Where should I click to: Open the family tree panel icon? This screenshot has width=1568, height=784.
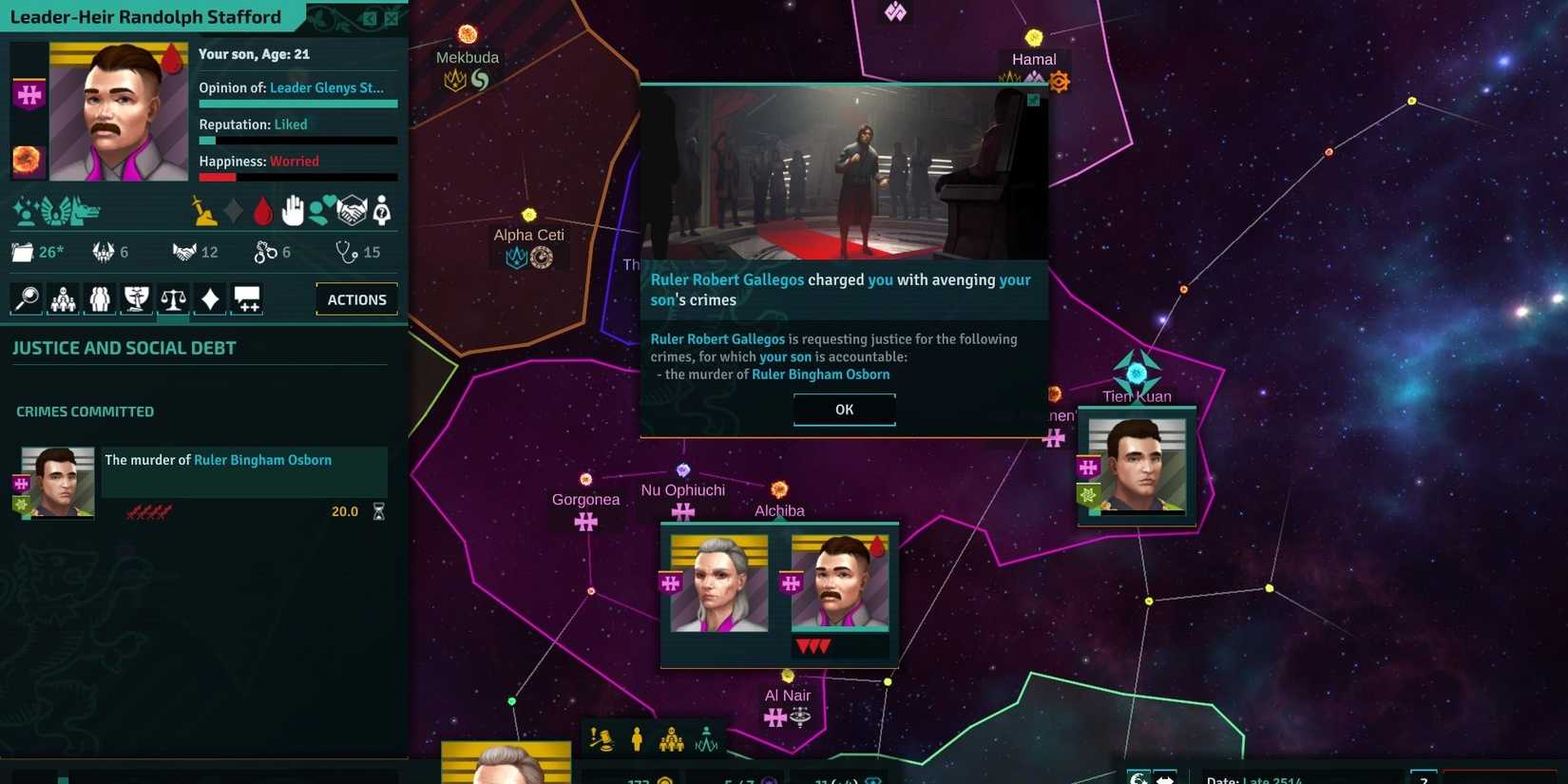[x=62, y=298]
